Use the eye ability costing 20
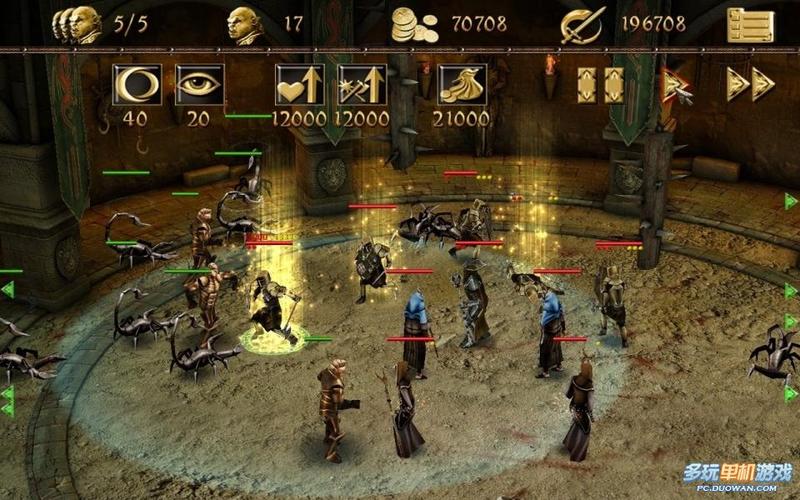 click(199, 85)
